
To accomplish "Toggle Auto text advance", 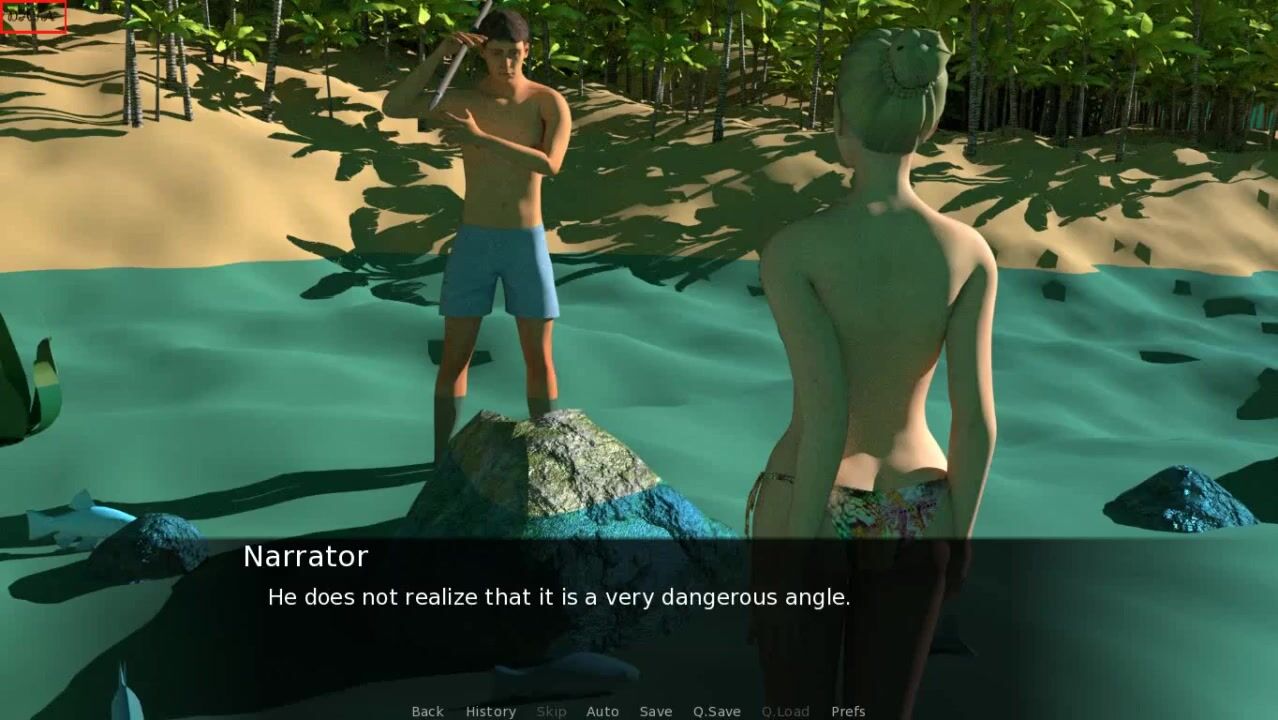I will [x=602, y=711].
